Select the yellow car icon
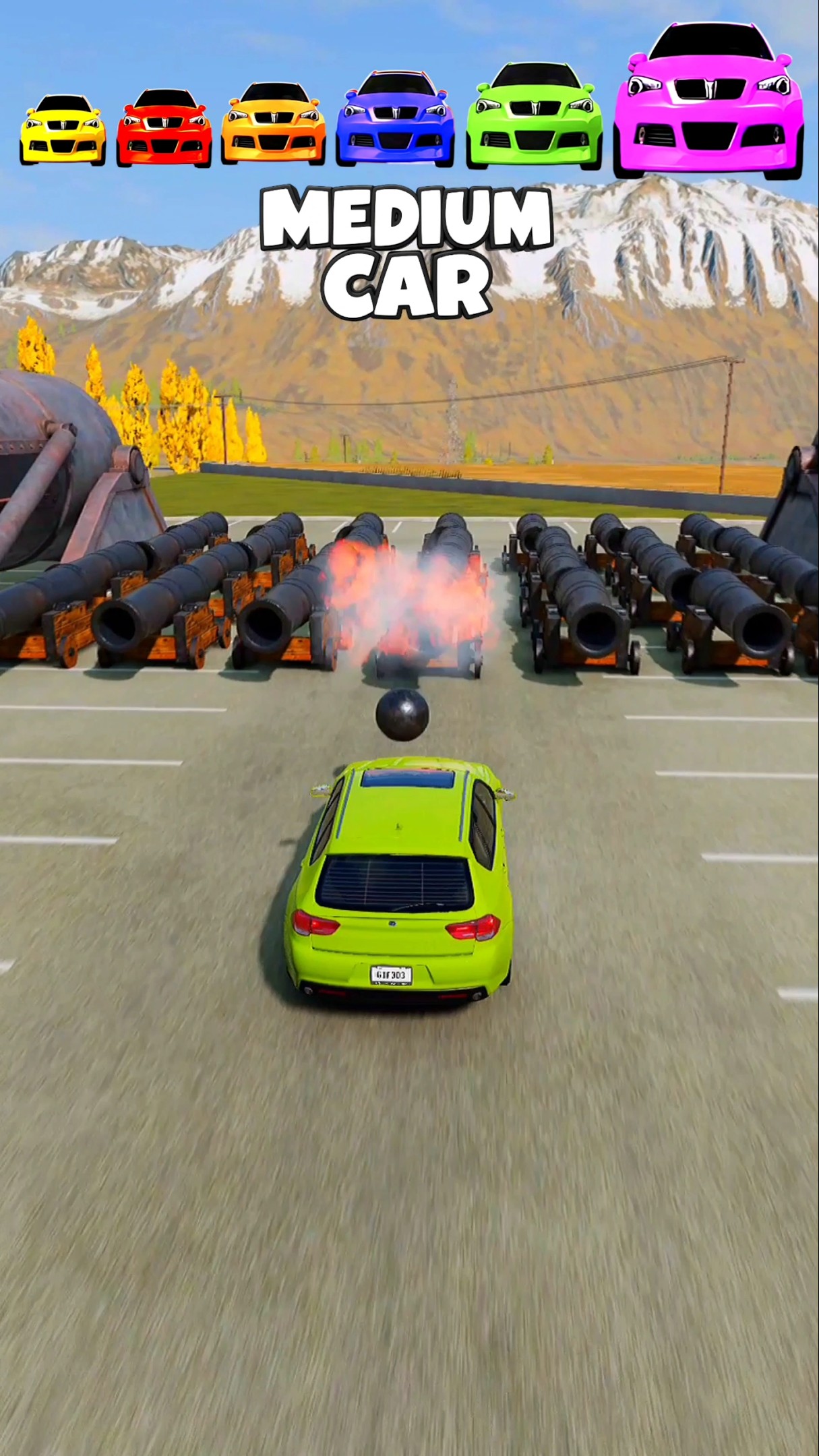The width and height of the screenshot is (819, 1456). (63, 130)
